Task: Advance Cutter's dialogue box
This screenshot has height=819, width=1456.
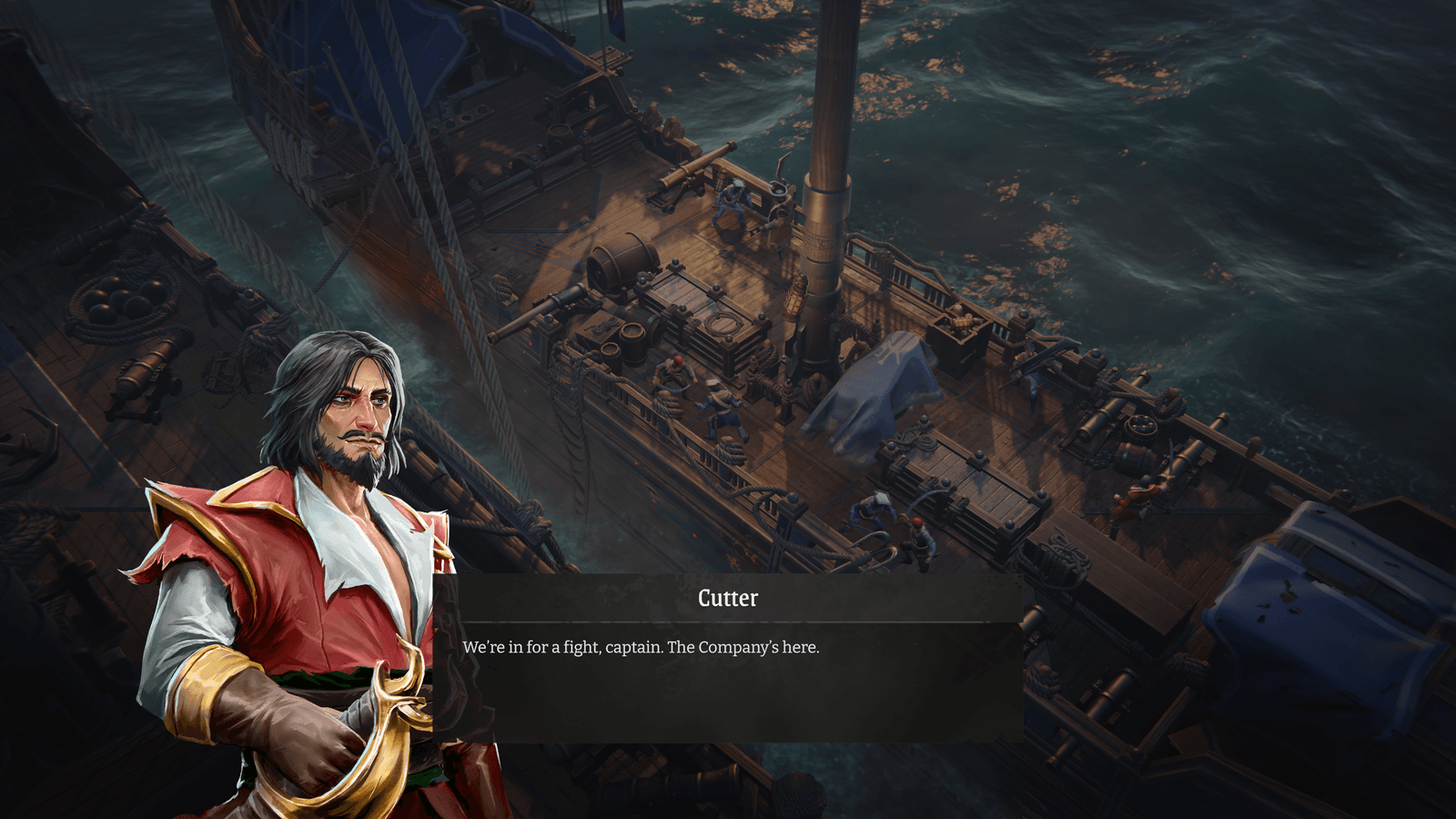Action: click(728, 673)
